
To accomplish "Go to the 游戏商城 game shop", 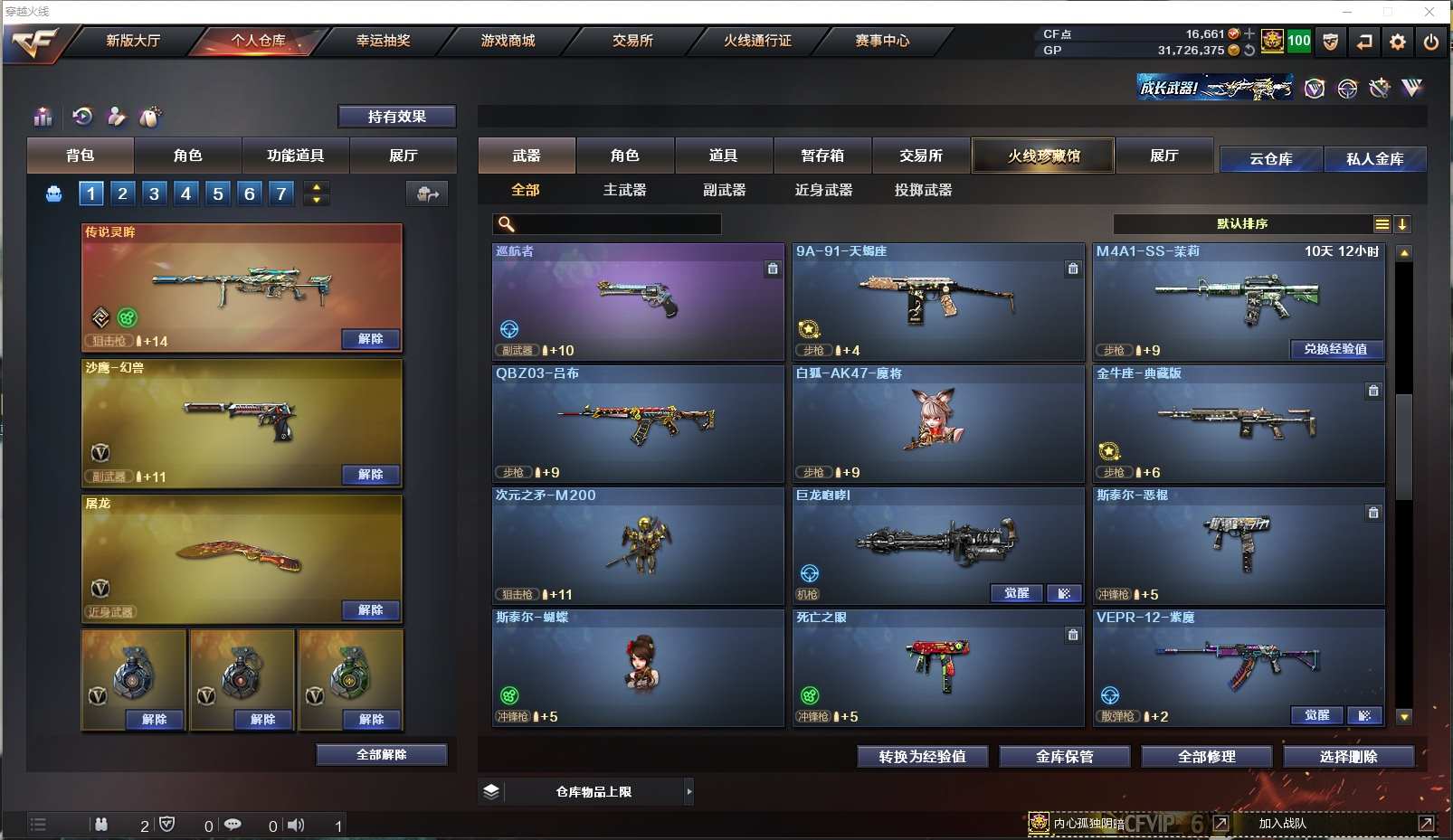I will (508, 41).
